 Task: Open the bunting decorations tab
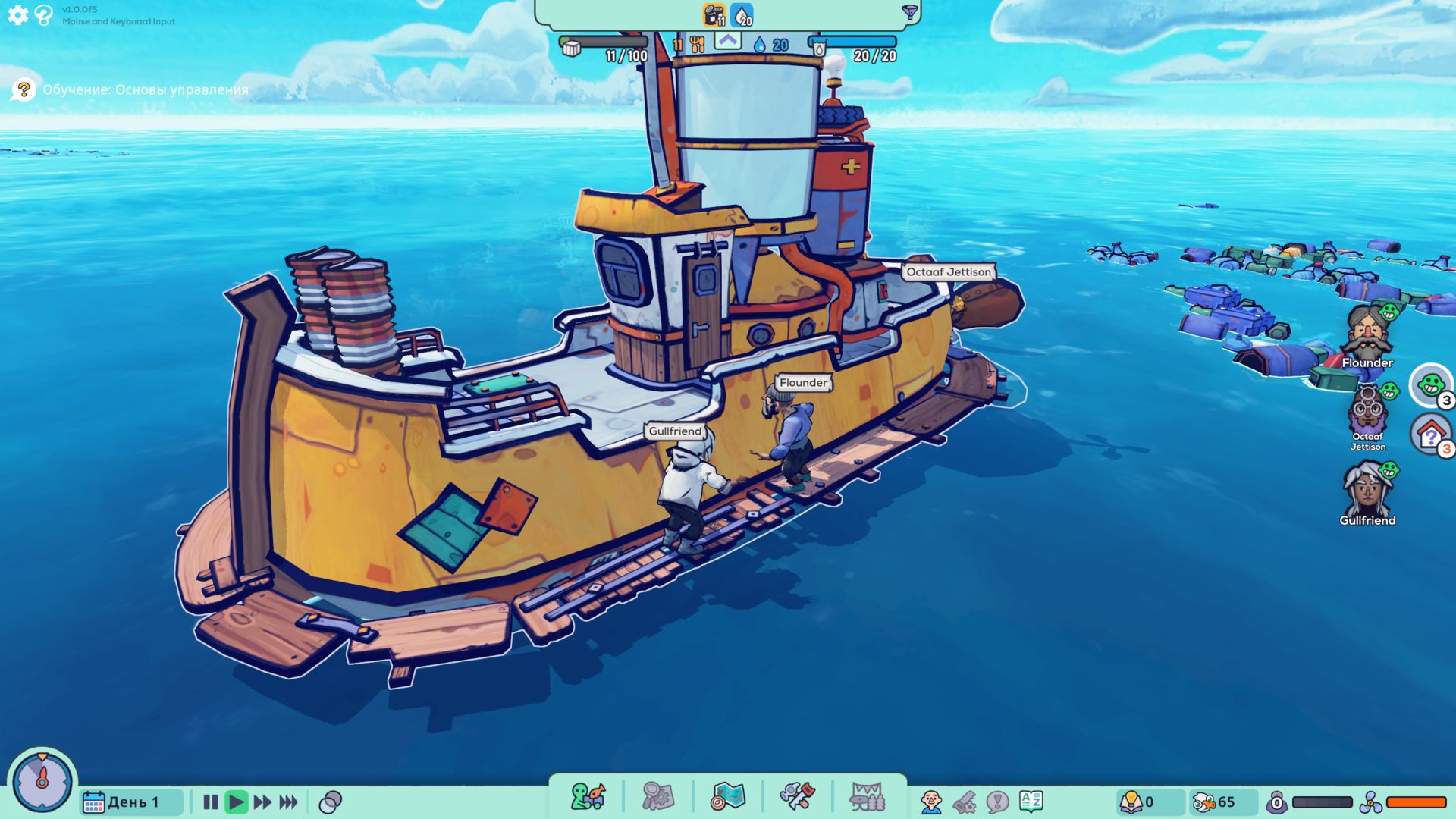click(x=867, y=797)
